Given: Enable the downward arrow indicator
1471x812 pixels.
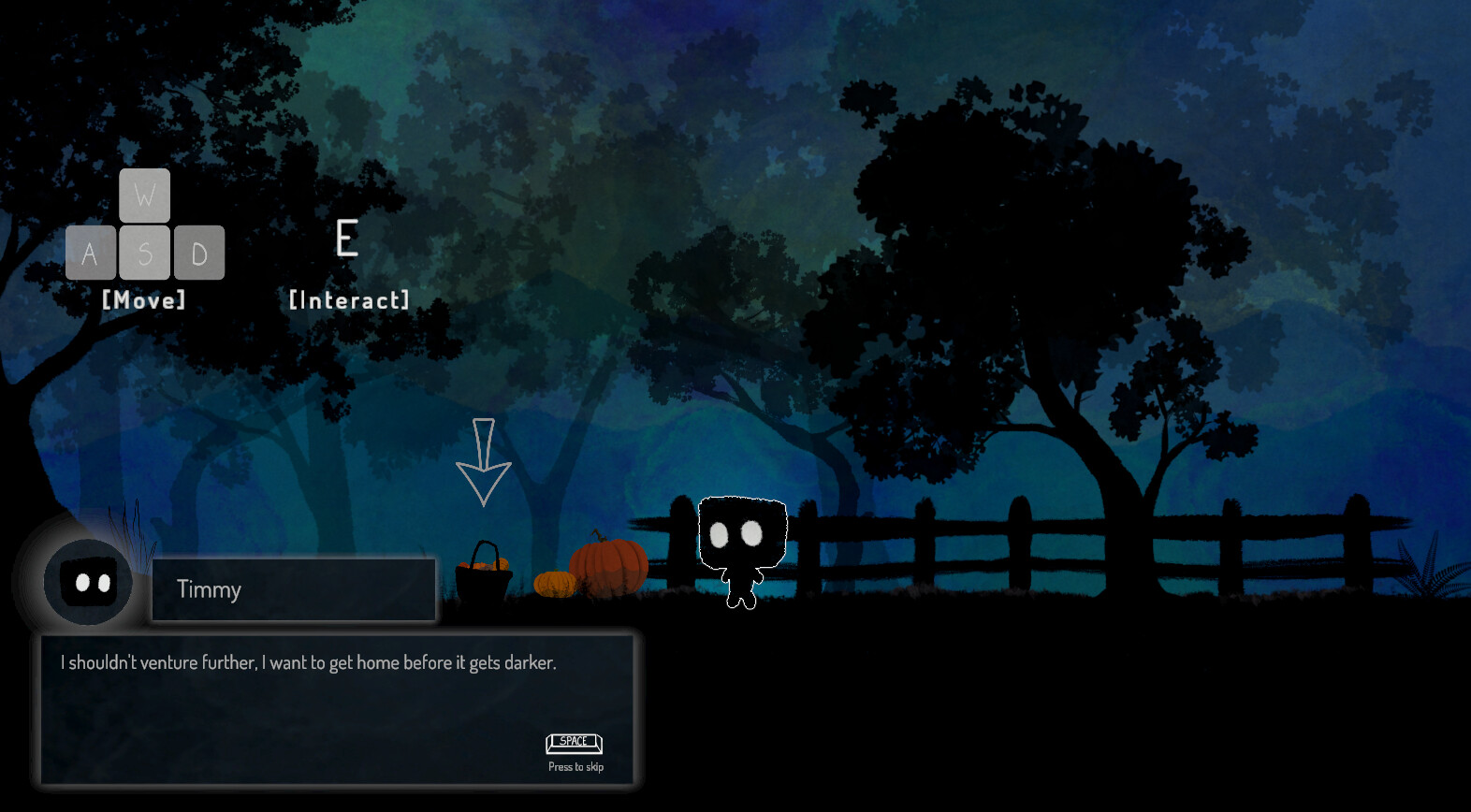Looking at the screenshot, I should [484, 463].
